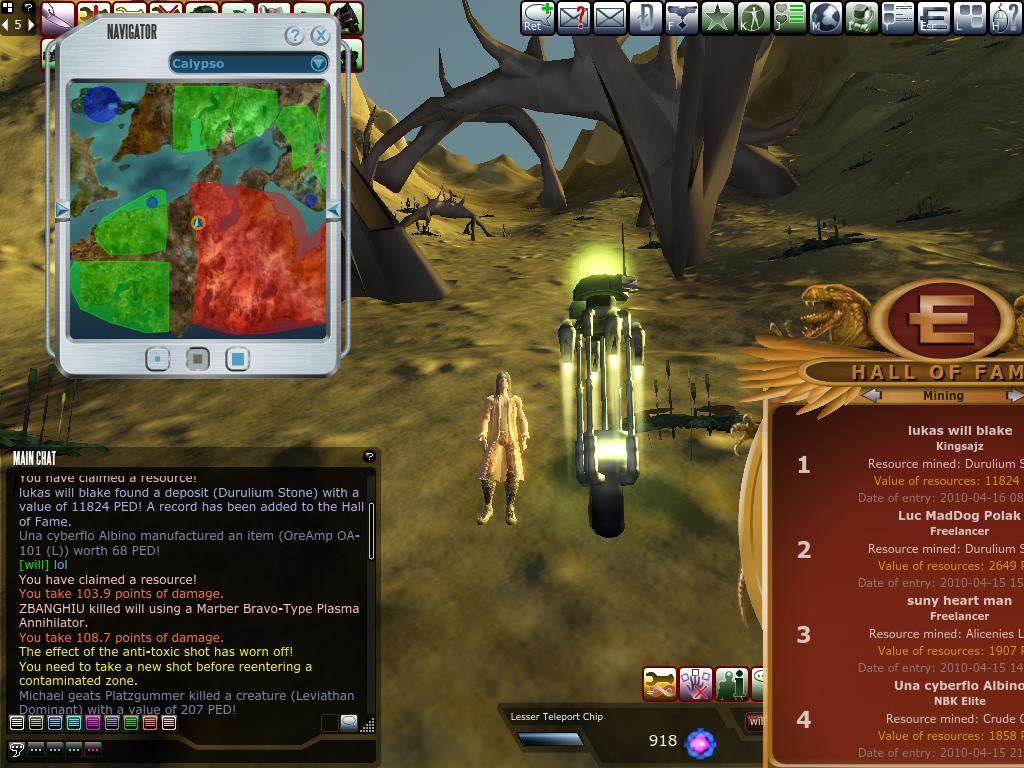1024x768 pixels.
Task: Open the Navigator help button
Action: point(294,36)
